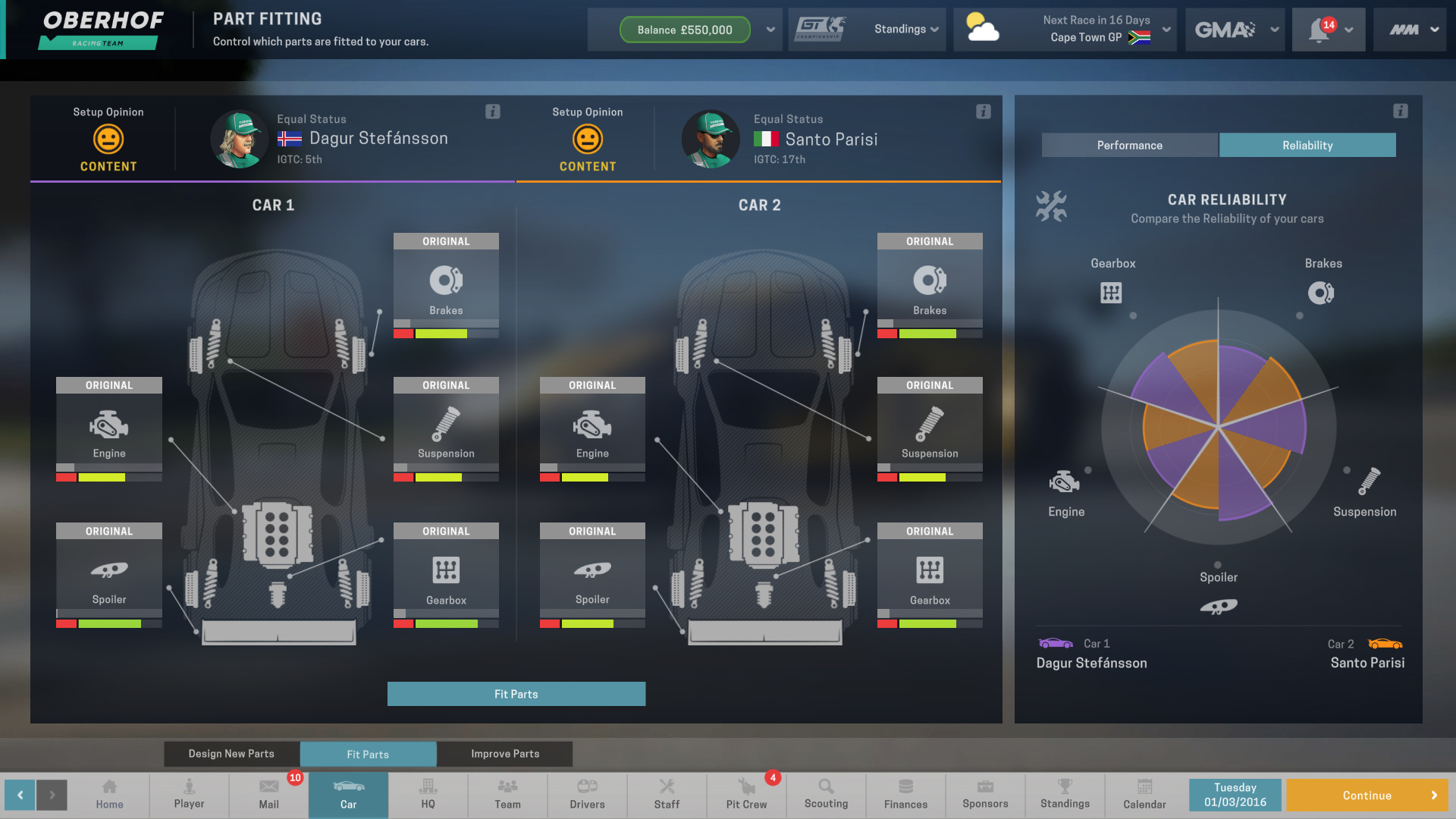Select the Improve Parts tab

point(504,754)
